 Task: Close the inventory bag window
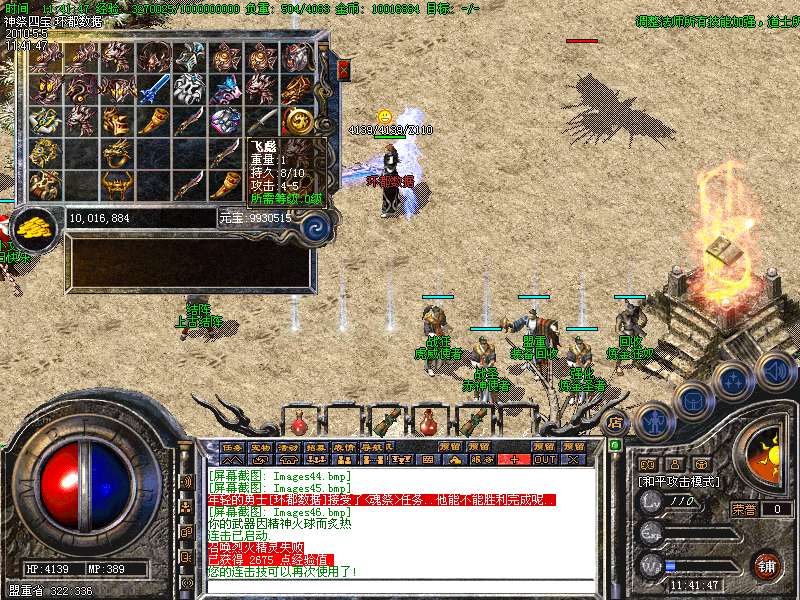(344, 69)
